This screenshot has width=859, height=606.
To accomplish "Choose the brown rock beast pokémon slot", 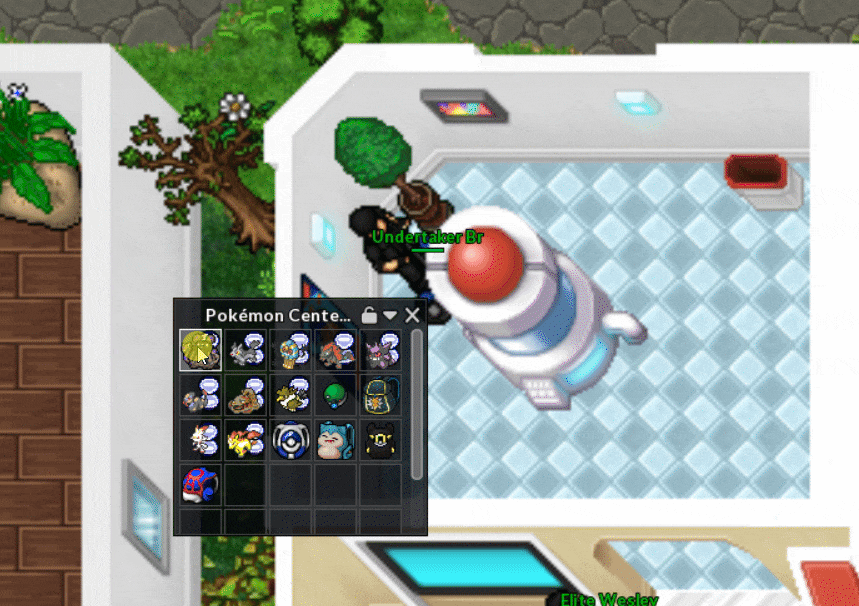I will coord(245,394).
